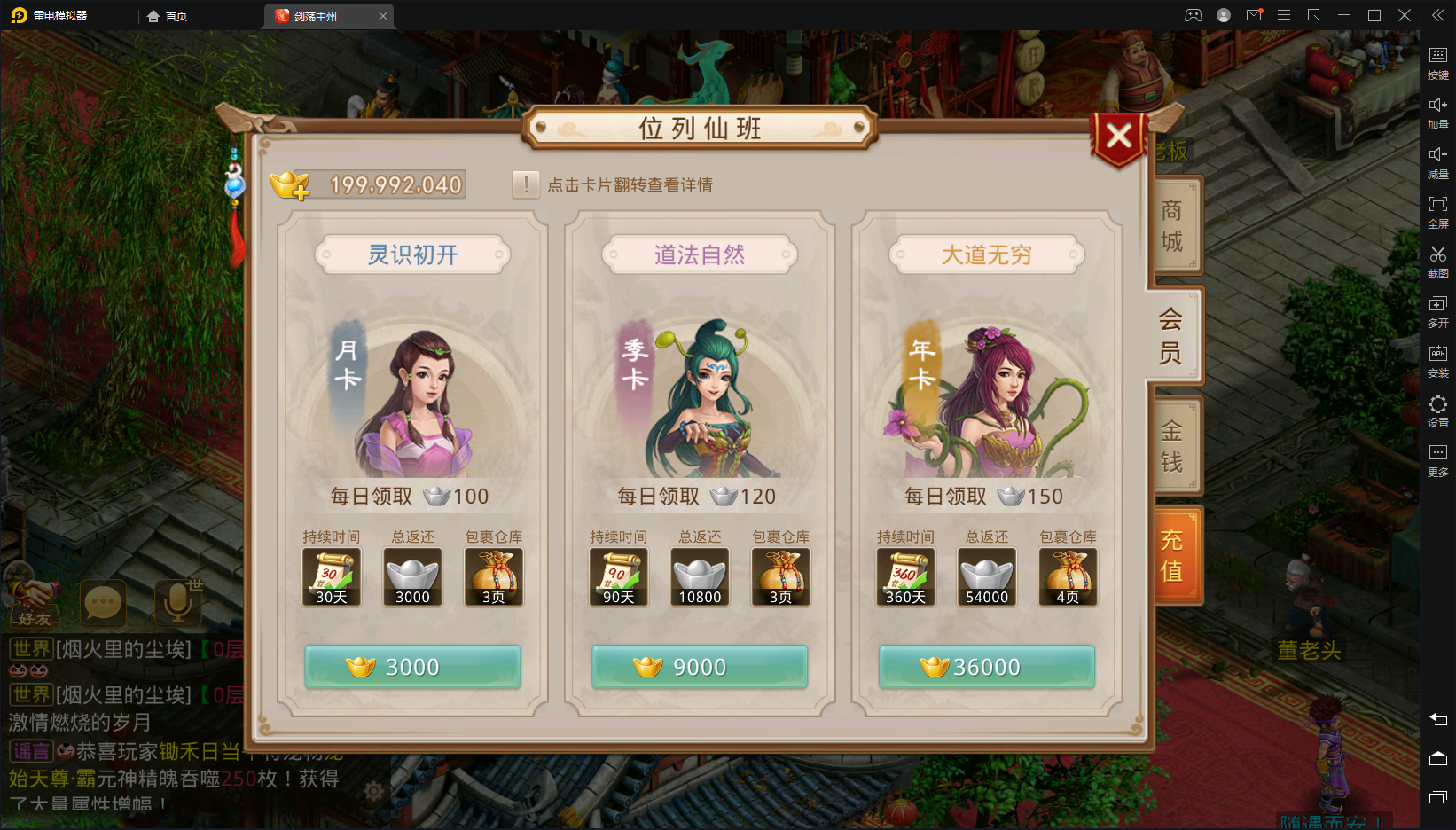Activate the world voice microphone
Screen dimensions: 1456x830
[x=178, y=603]
